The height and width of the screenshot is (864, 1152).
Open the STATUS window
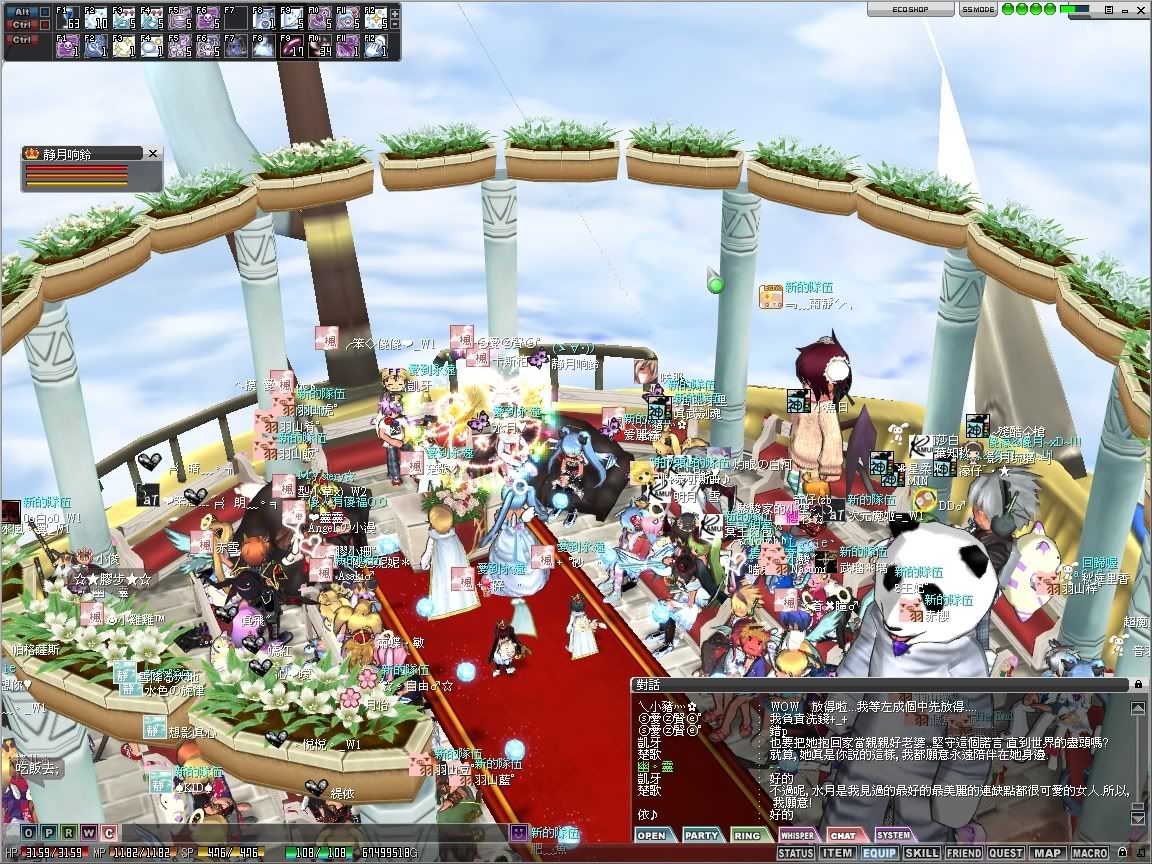795,853
